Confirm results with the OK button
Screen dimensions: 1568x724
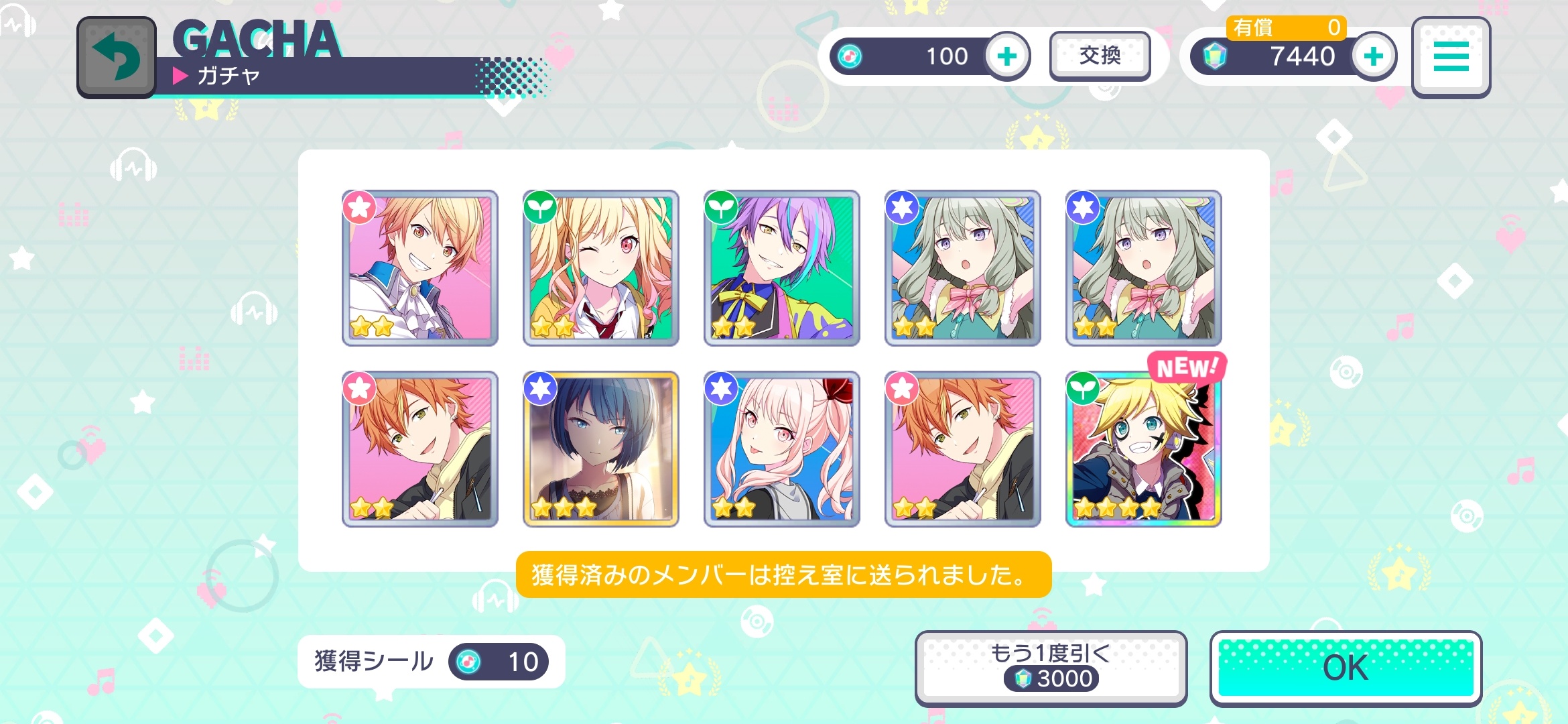pos(1345,668)
